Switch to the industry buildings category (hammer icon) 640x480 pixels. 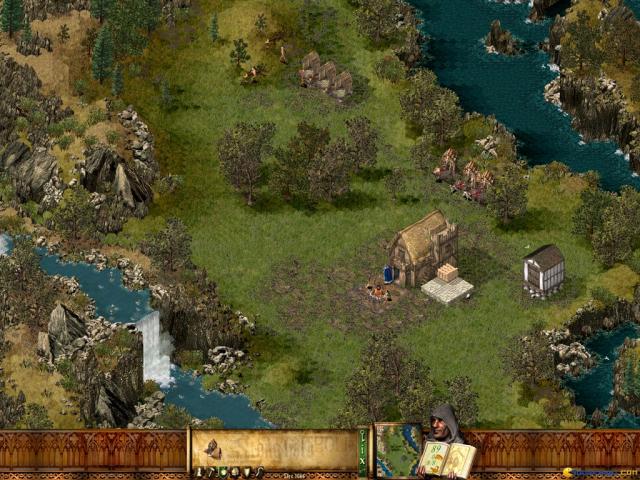tap(210, 472)
